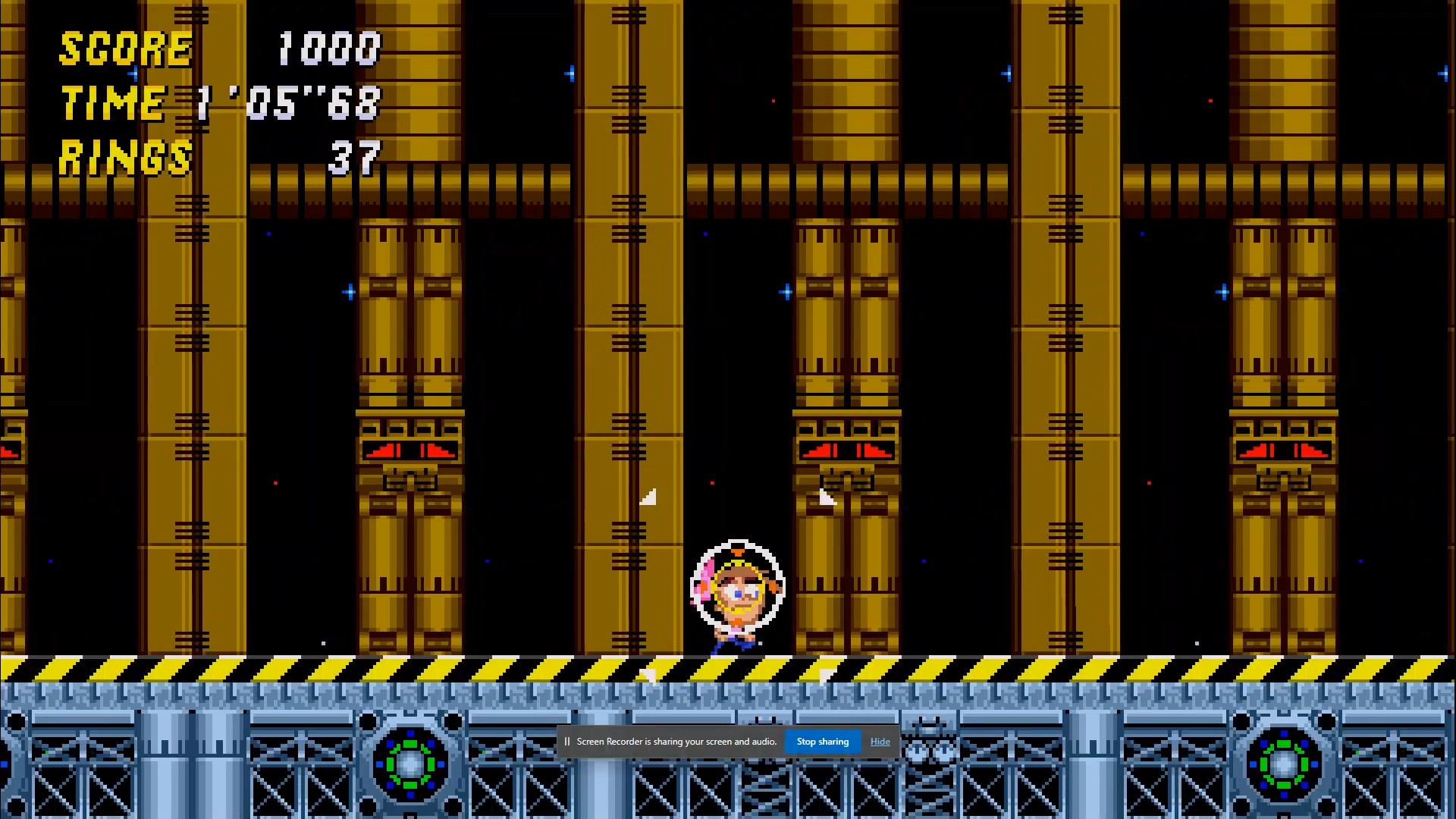Select the ring count 37

coord(356,157)
